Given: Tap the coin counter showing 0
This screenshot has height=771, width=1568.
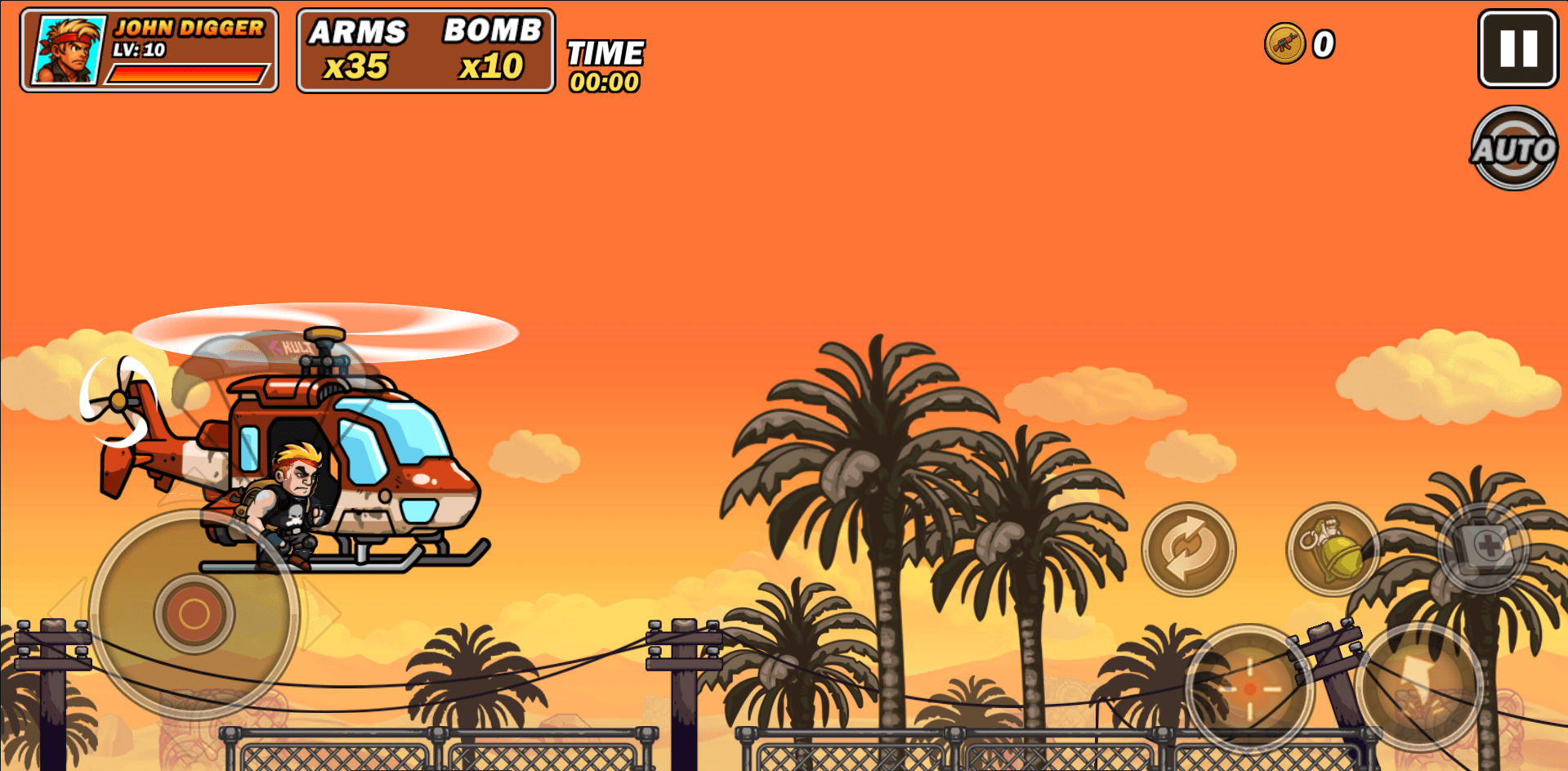Looking at the screenshot, I should 1325,45.
